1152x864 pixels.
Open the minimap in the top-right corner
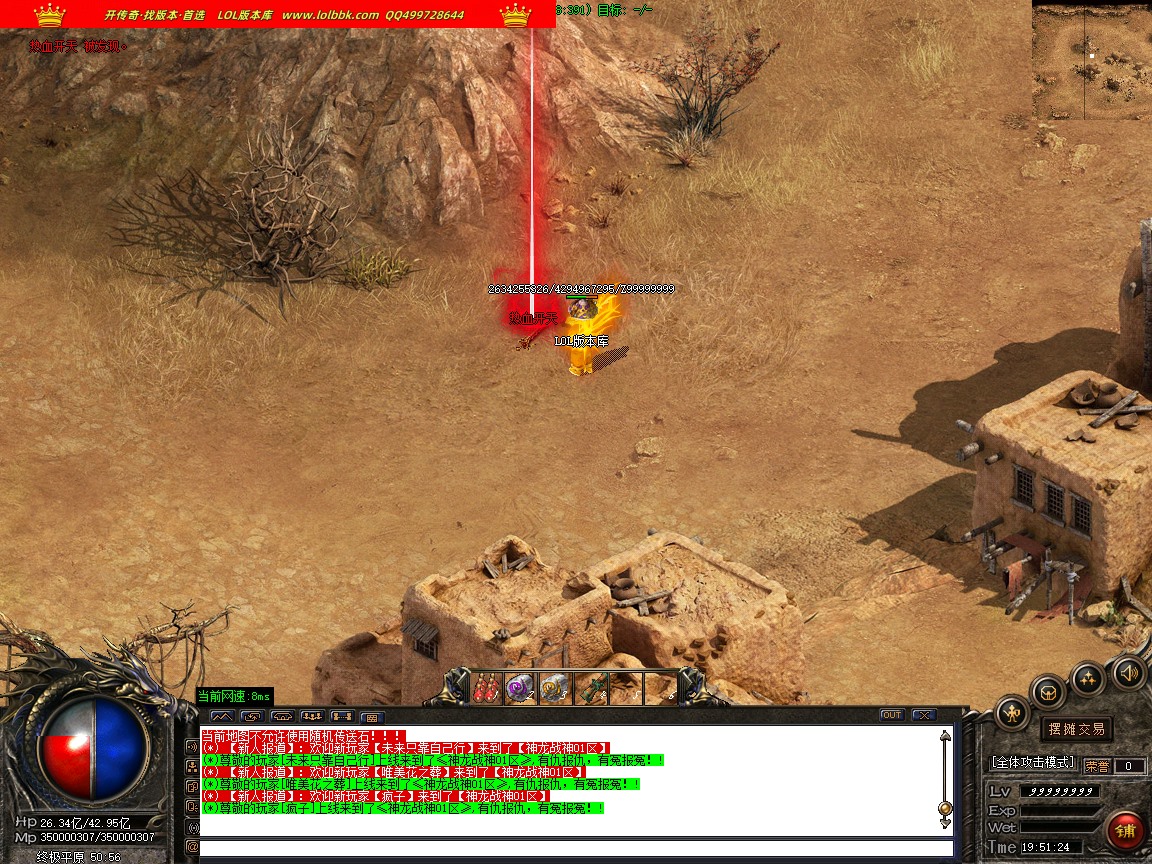point(1091,60)
